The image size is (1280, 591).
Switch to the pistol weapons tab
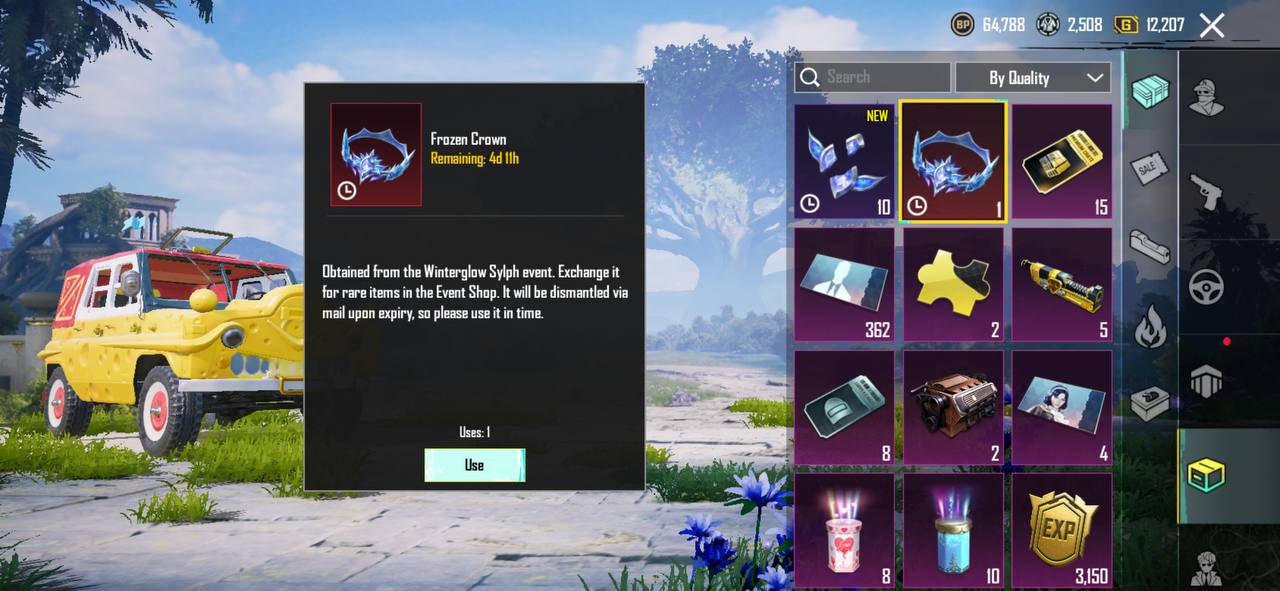pyautogui.click(x=1207, y=190)
